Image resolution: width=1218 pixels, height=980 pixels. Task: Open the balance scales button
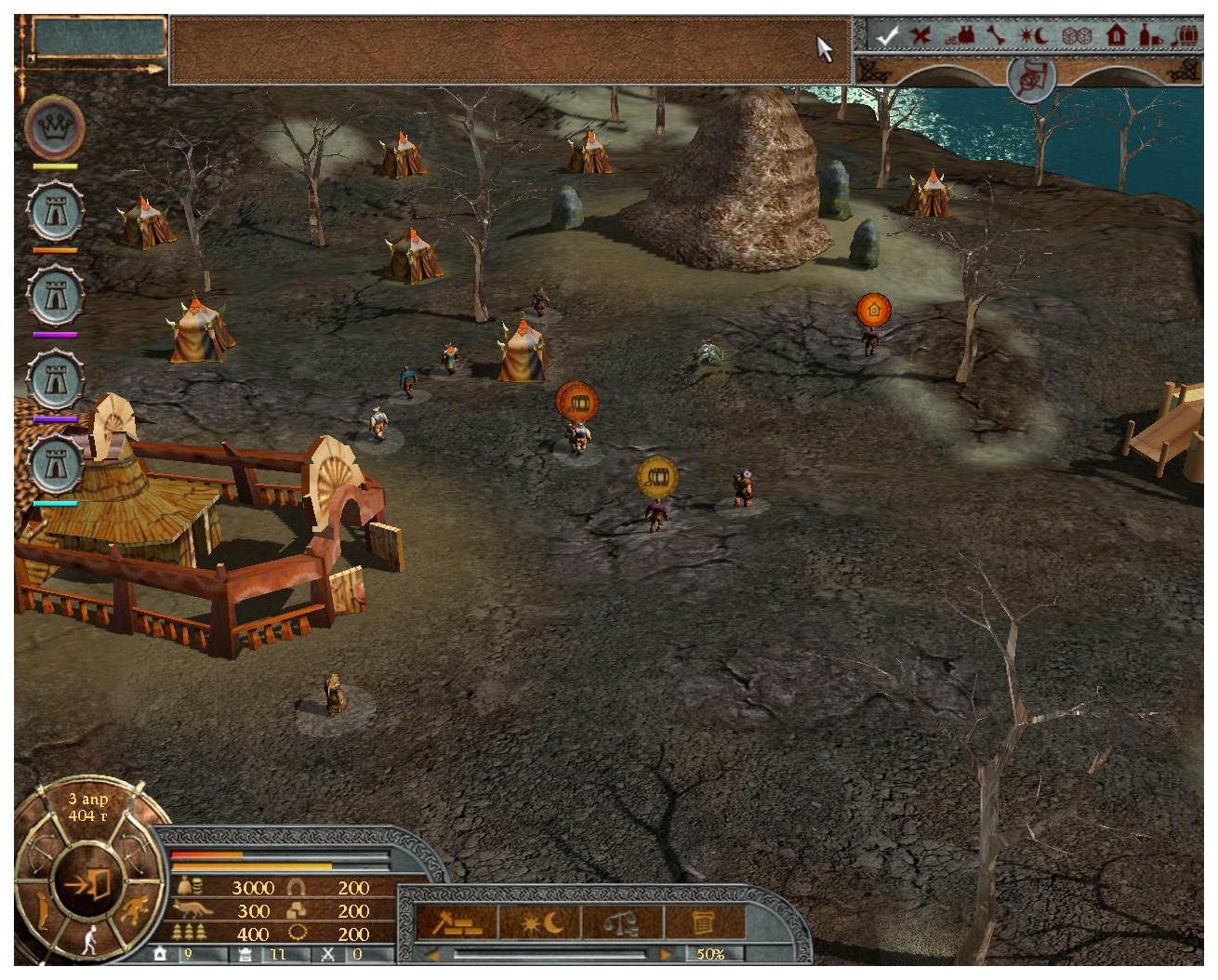pyautogui.click(x=621, y=922)
